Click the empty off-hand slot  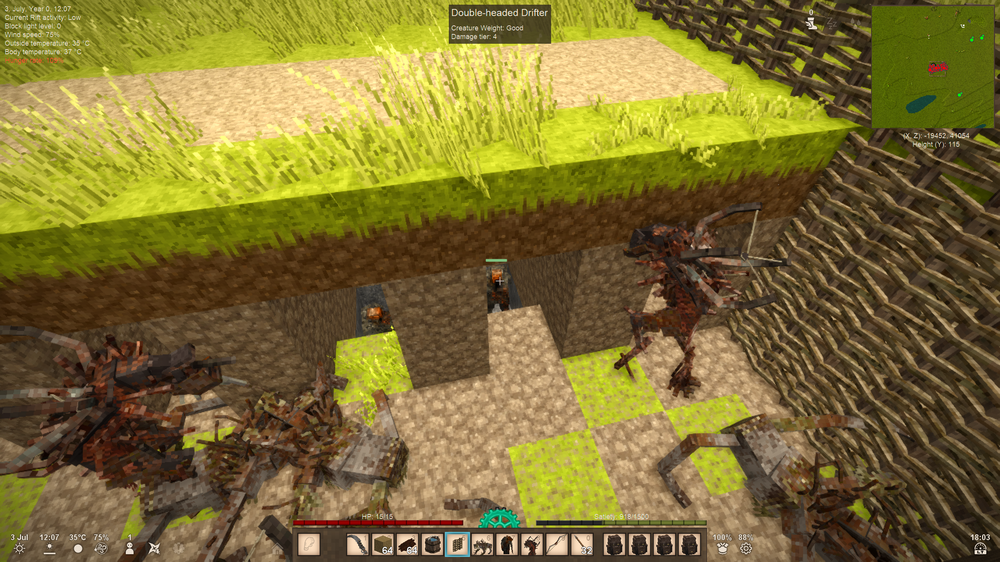(310, 545)
